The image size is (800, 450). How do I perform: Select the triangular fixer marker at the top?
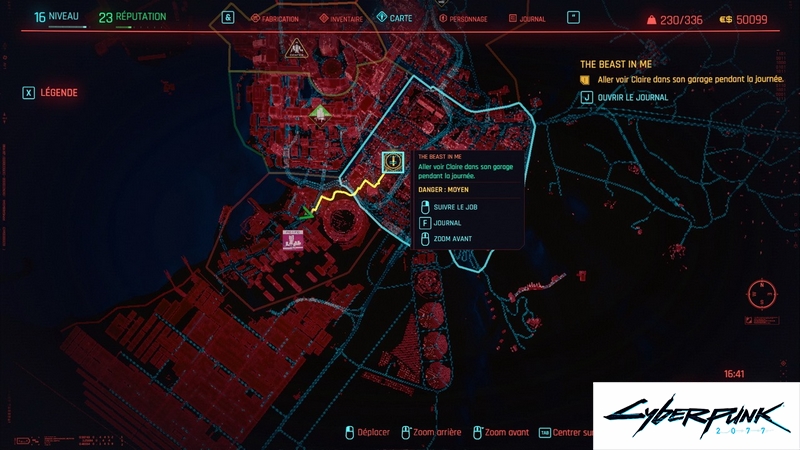pos(296,48)
